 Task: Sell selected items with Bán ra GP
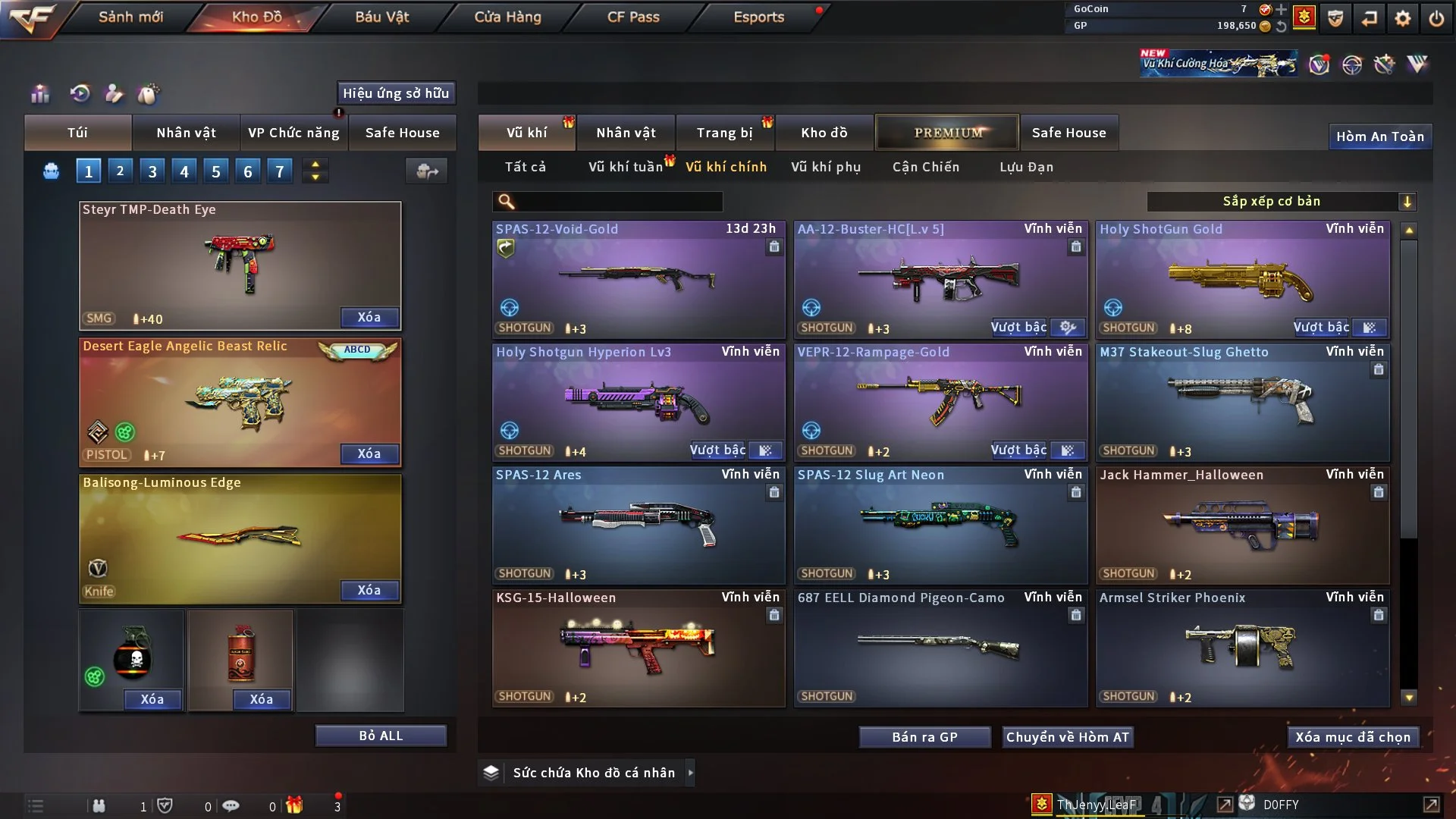924,737
